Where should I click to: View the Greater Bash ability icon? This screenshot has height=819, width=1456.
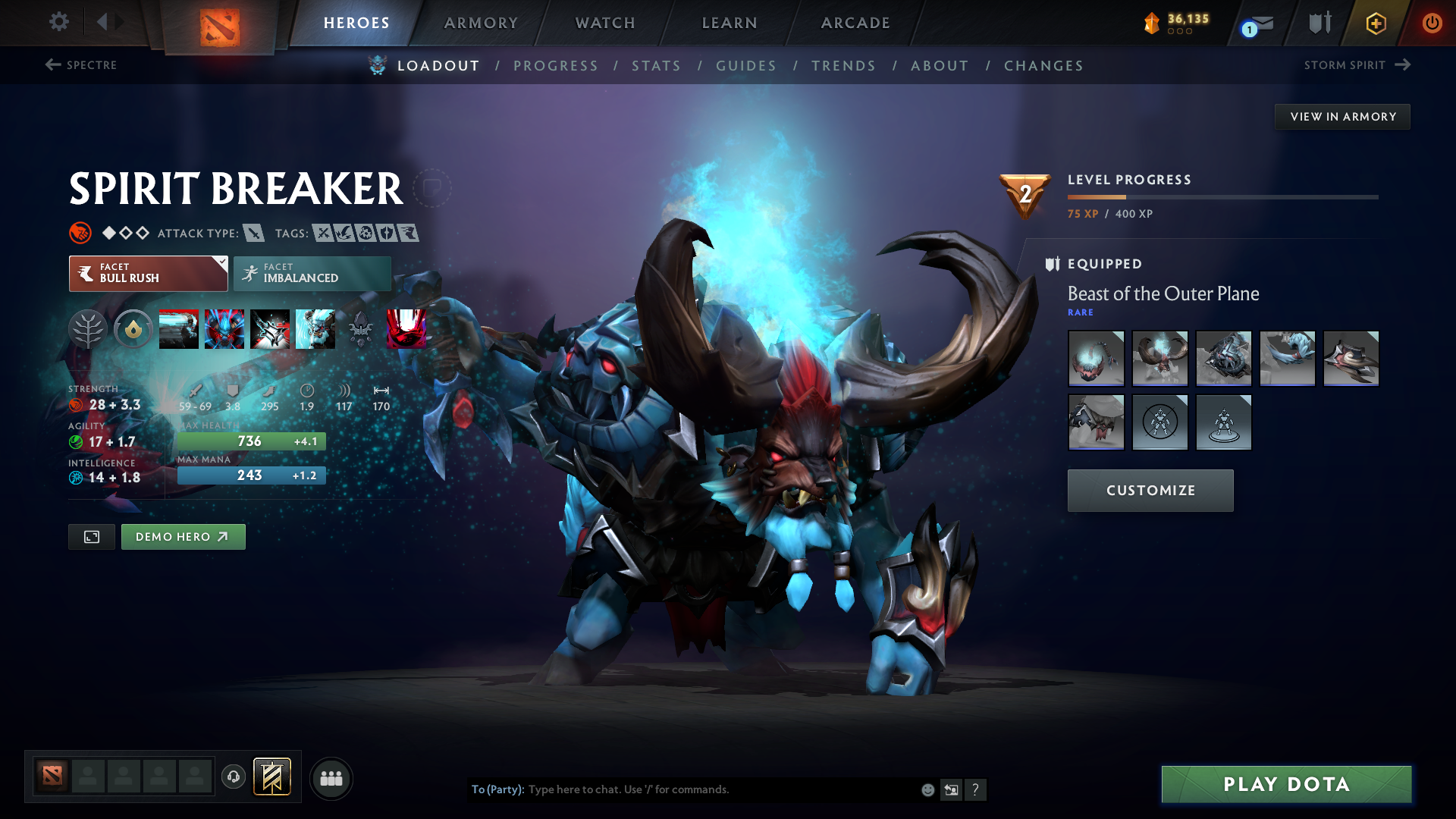270,329
